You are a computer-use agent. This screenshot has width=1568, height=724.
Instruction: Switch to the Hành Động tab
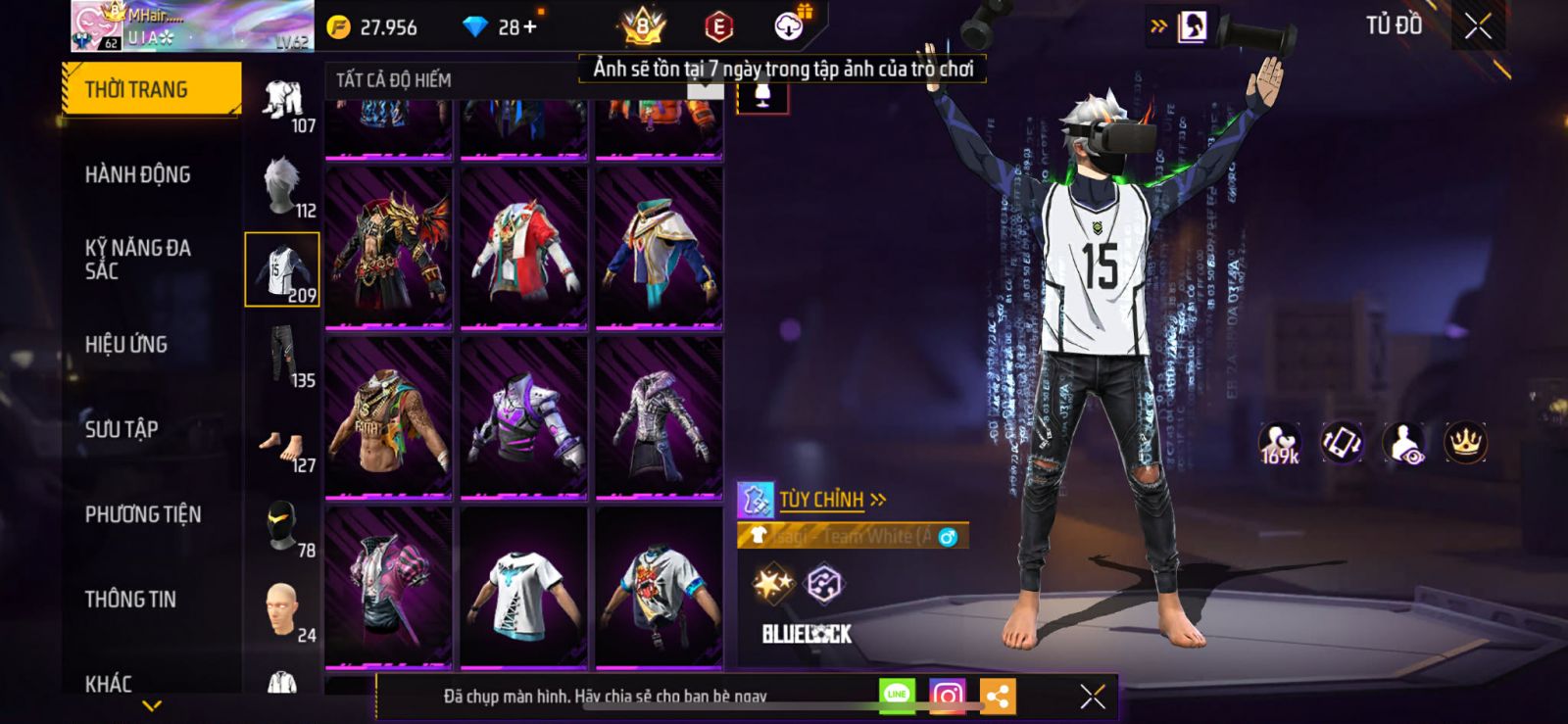click(137, 174)
